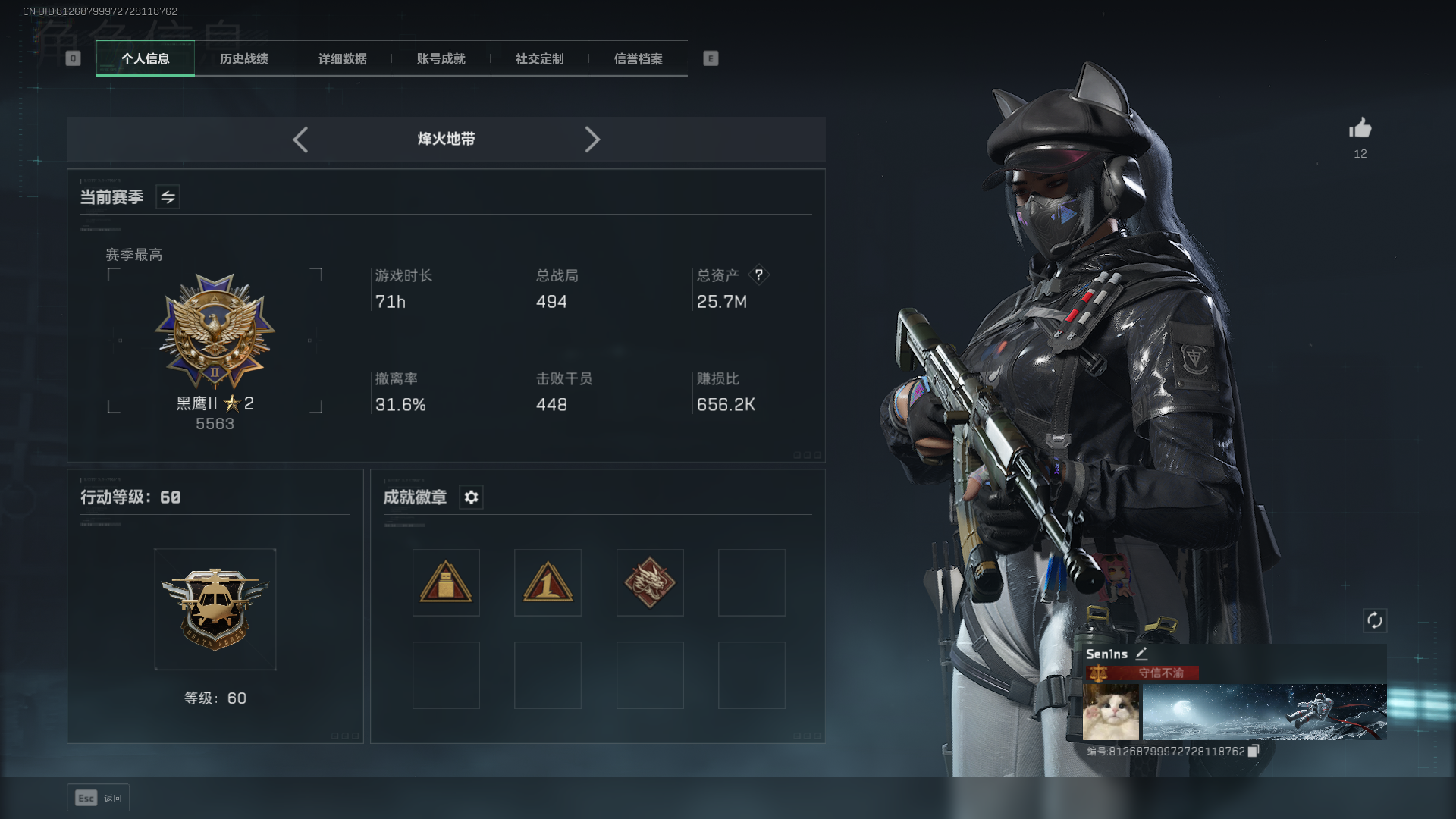
Task: Select the dragon head achievement badge
Action: pos(650,582)
